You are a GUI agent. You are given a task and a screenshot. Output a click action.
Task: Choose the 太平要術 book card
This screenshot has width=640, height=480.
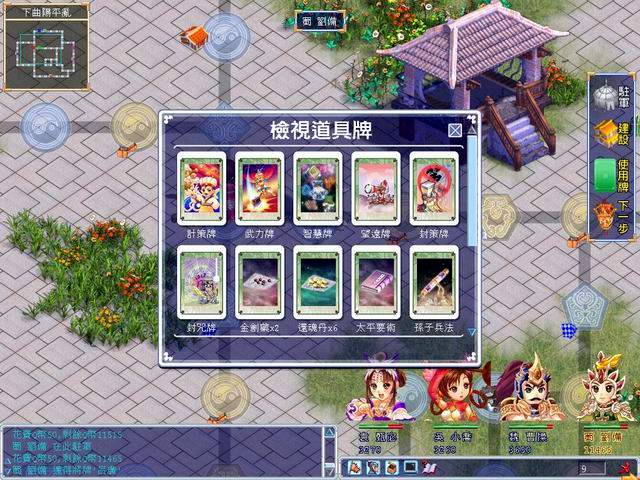376,283
